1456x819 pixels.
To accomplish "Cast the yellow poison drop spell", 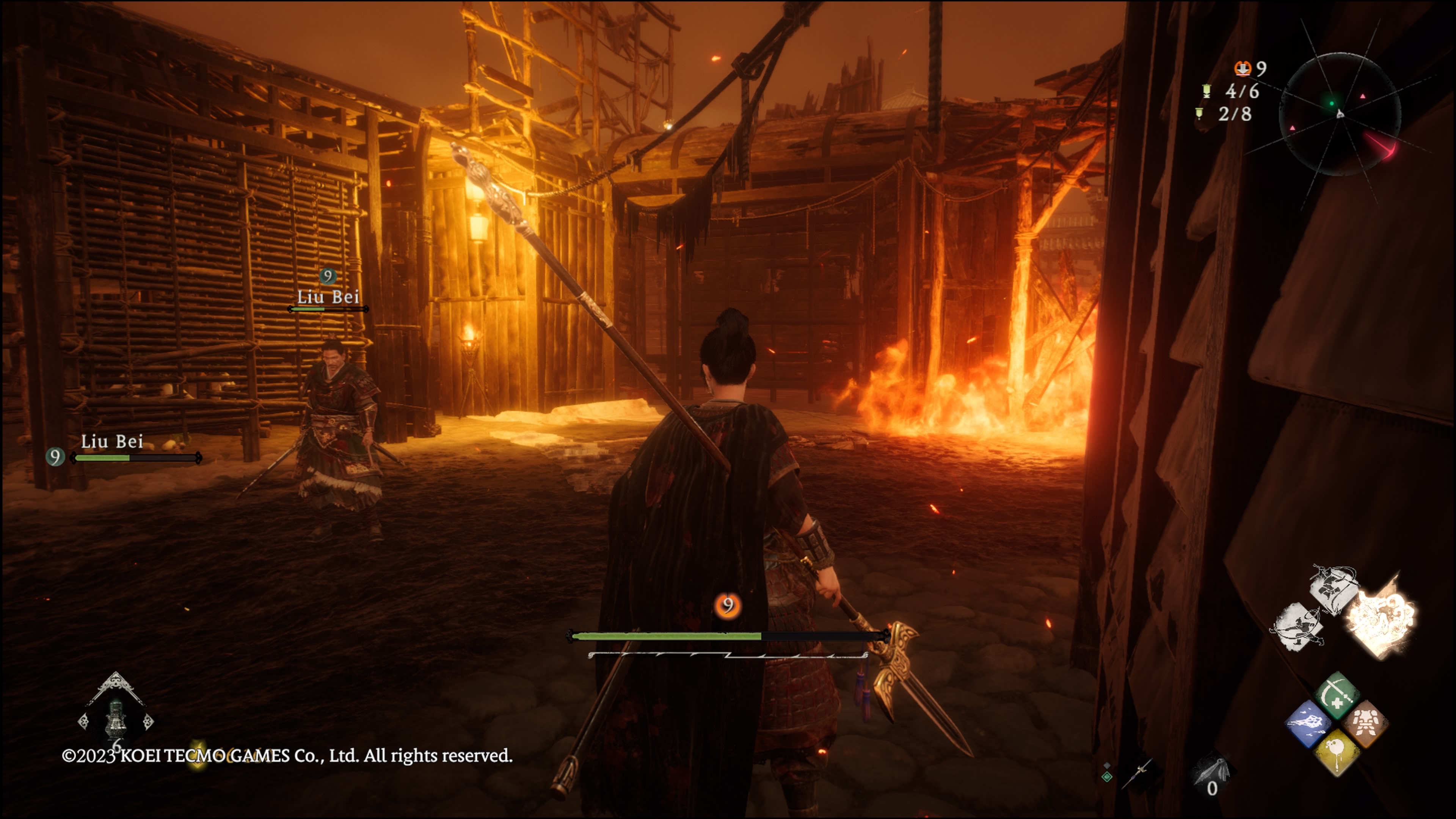I will (1337, 752).
